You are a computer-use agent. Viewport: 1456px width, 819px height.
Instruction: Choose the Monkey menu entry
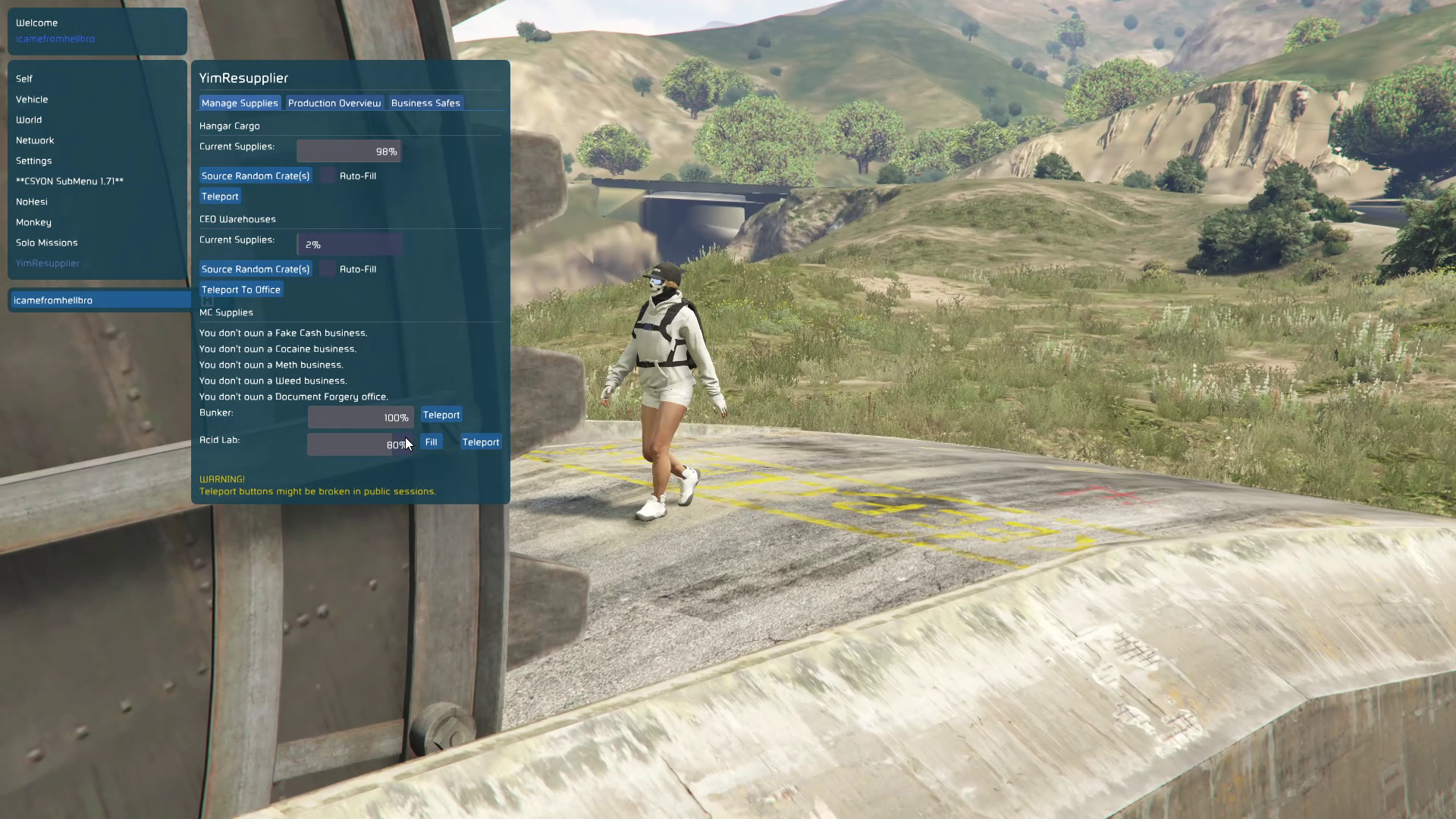point(33,222)
